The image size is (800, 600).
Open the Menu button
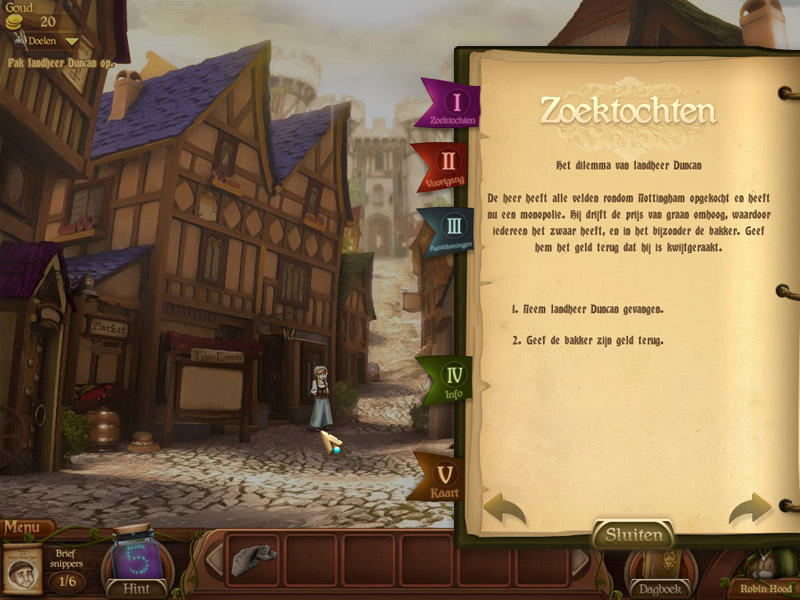pyautogui.click(x=27, y=527)
